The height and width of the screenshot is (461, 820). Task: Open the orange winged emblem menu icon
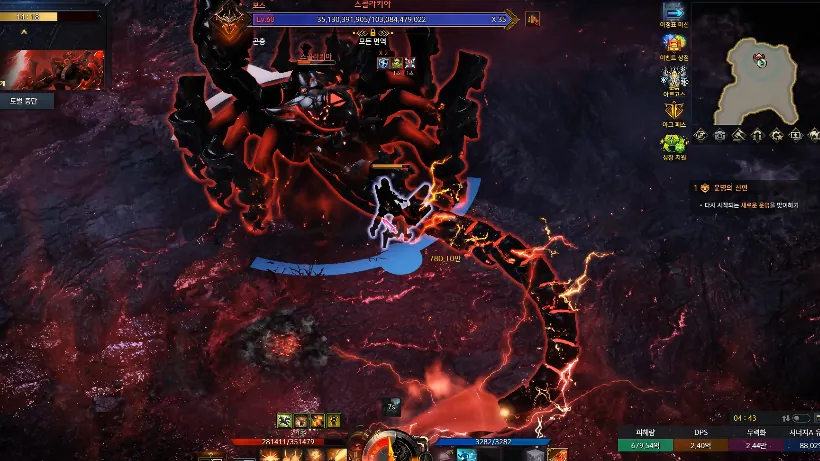(x=673, y=110)
